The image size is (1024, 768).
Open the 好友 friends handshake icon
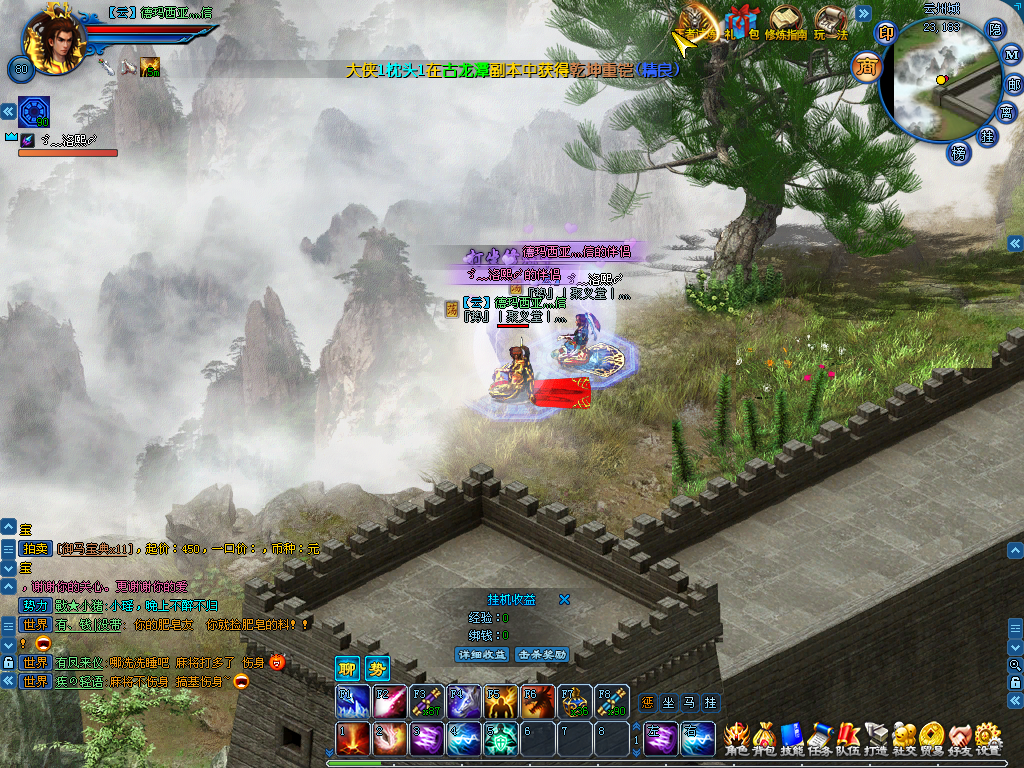tap(960, 738)
